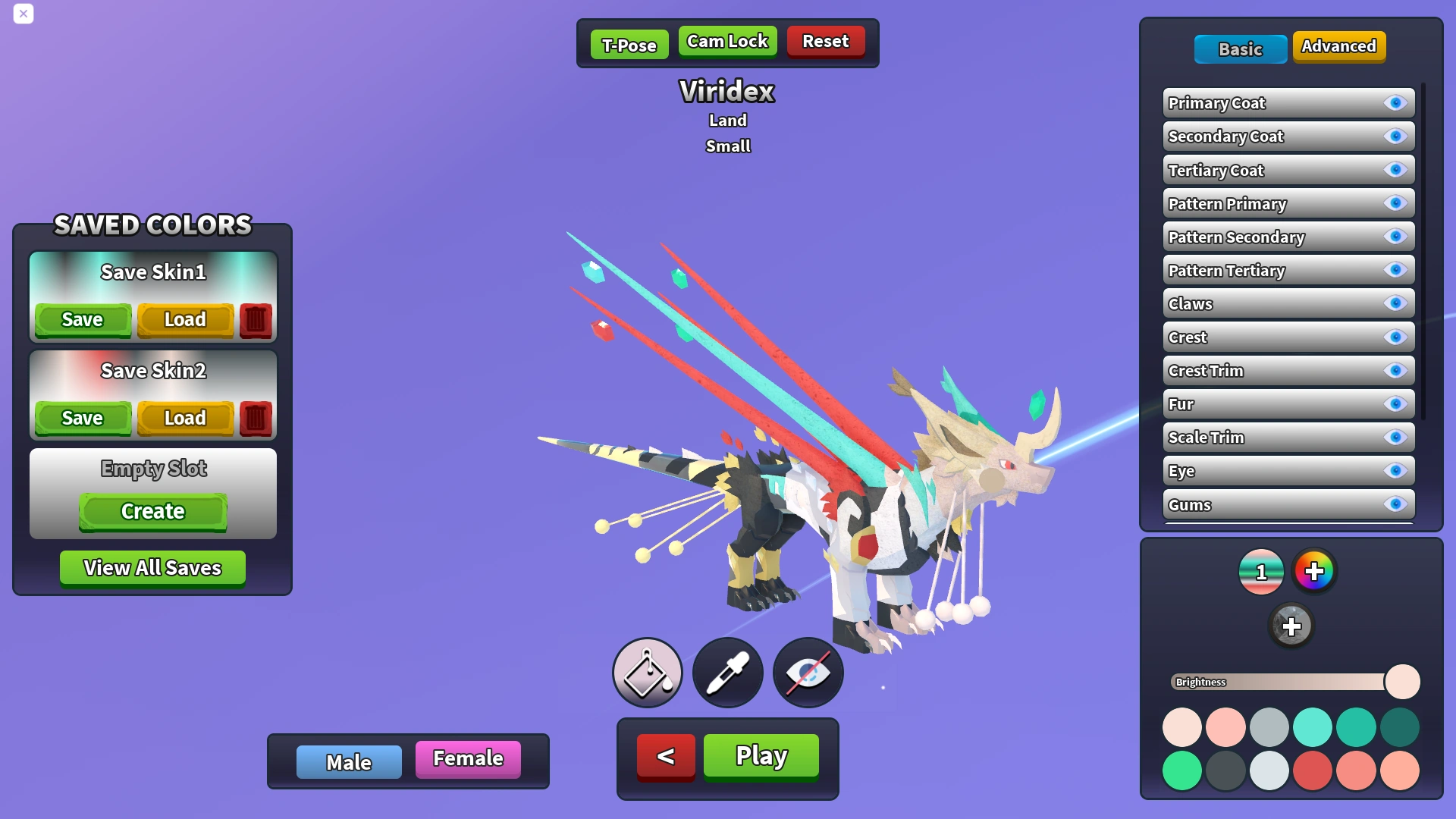Delete Save Skin2 using the trash icon
Screen dimensions: 1456x819
pyautogui.click(x=256, y=418)
